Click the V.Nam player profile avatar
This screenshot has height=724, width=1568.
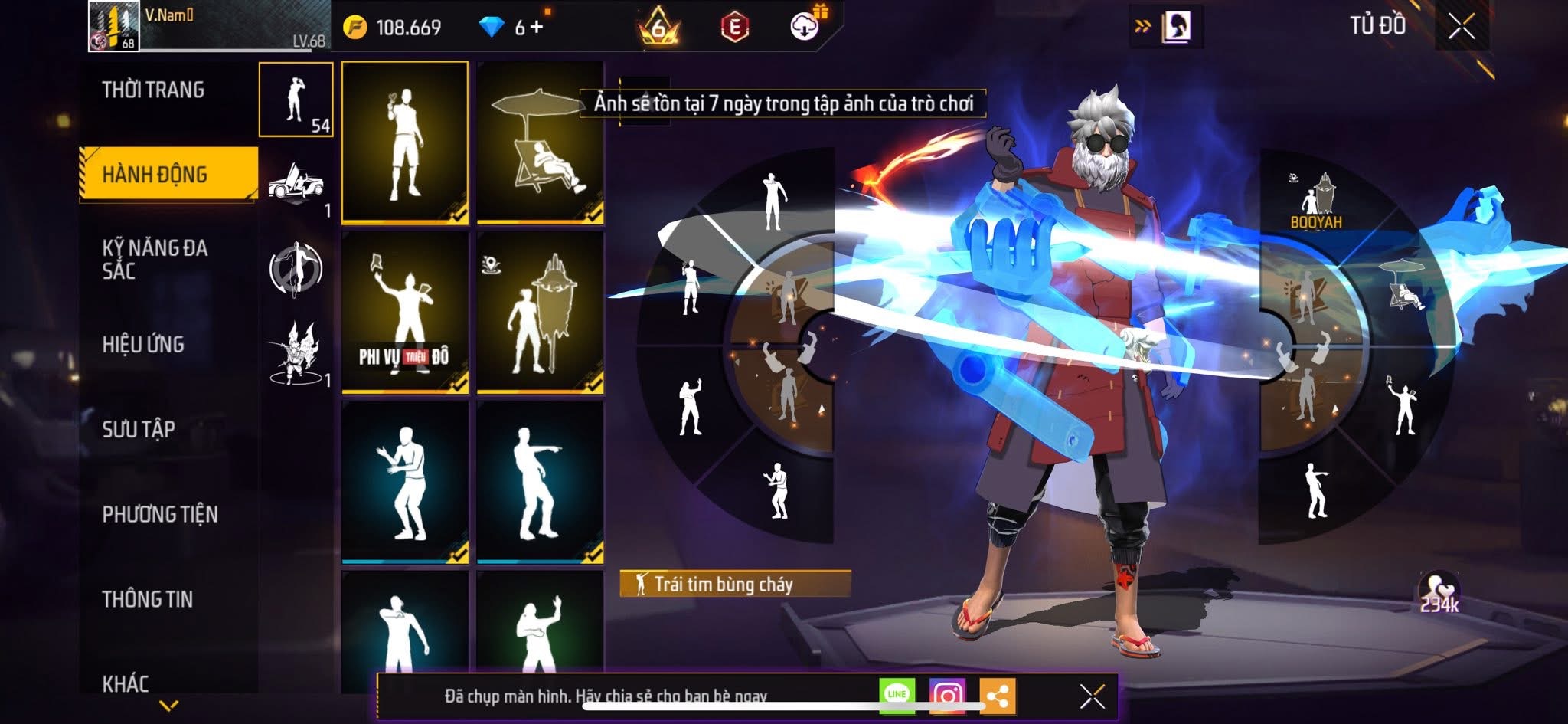(x=113, y=26)
